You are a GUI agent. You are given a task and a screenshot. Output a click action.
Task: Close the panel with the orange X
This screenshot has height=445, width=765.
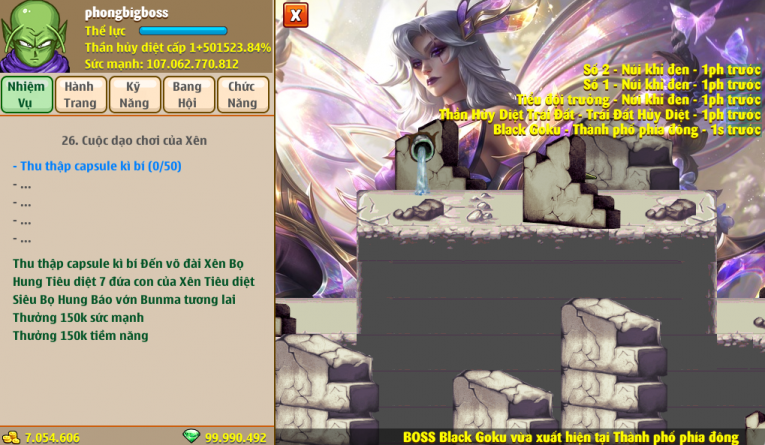(x=295, y=15)
